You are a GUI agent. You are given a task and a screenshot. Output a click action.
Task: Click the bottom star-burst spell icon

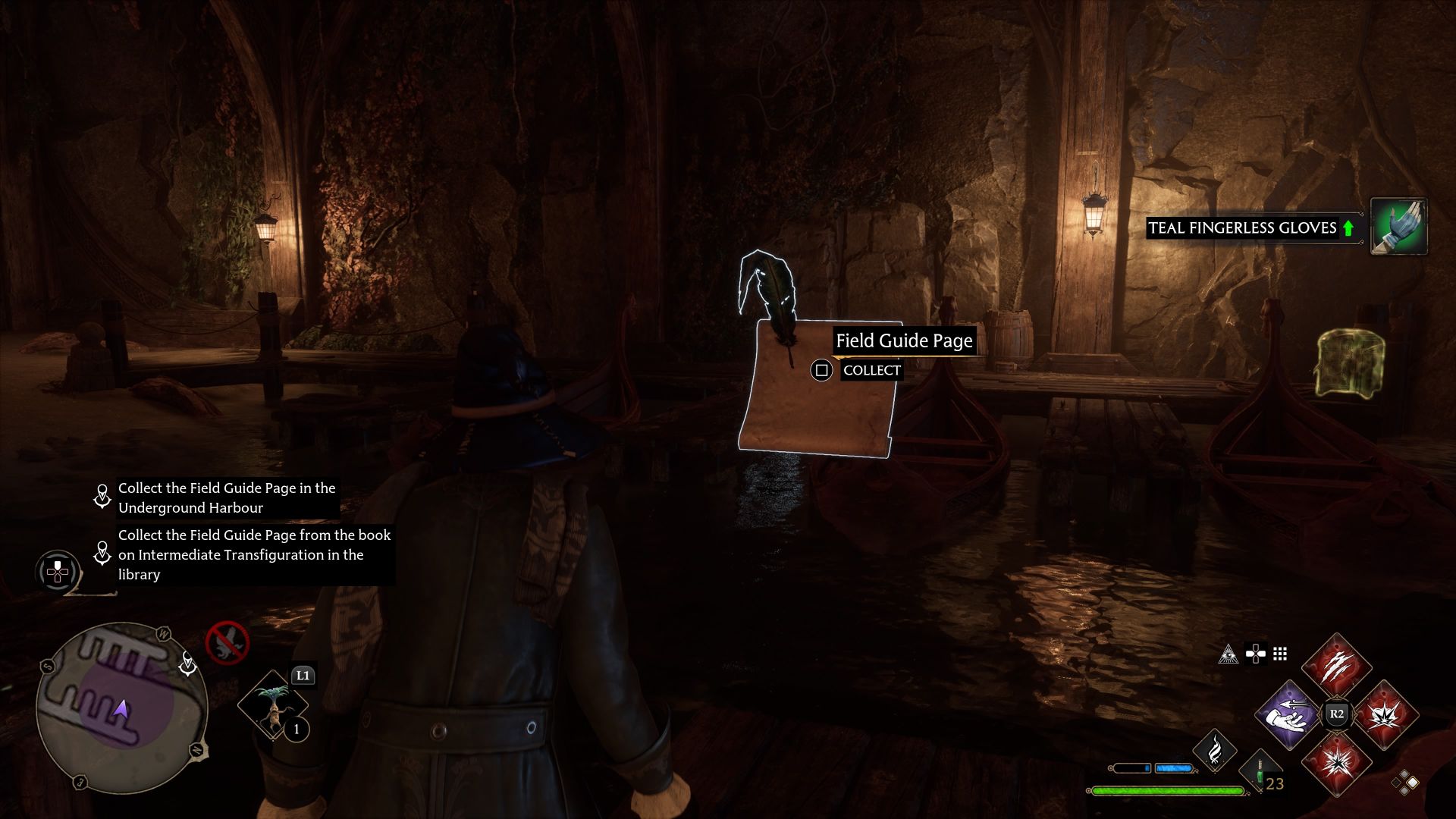point(1338,766)
